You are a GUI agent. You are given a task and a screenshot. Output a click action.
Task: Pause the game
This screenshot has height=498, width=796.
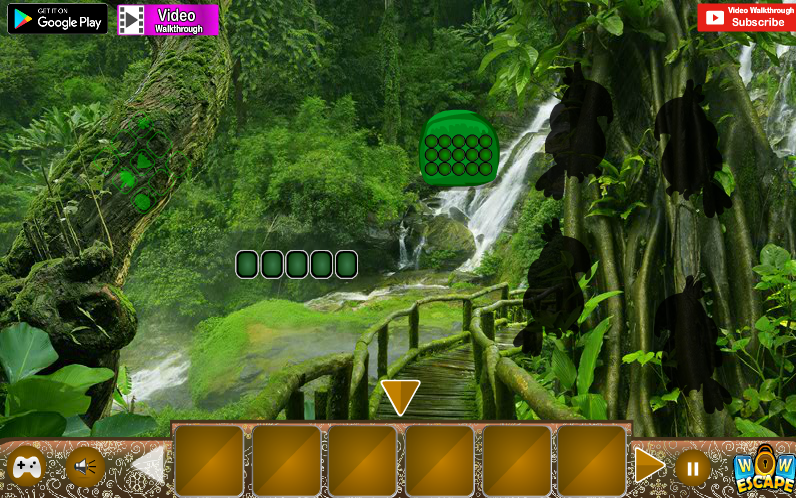tap(692, 467)
